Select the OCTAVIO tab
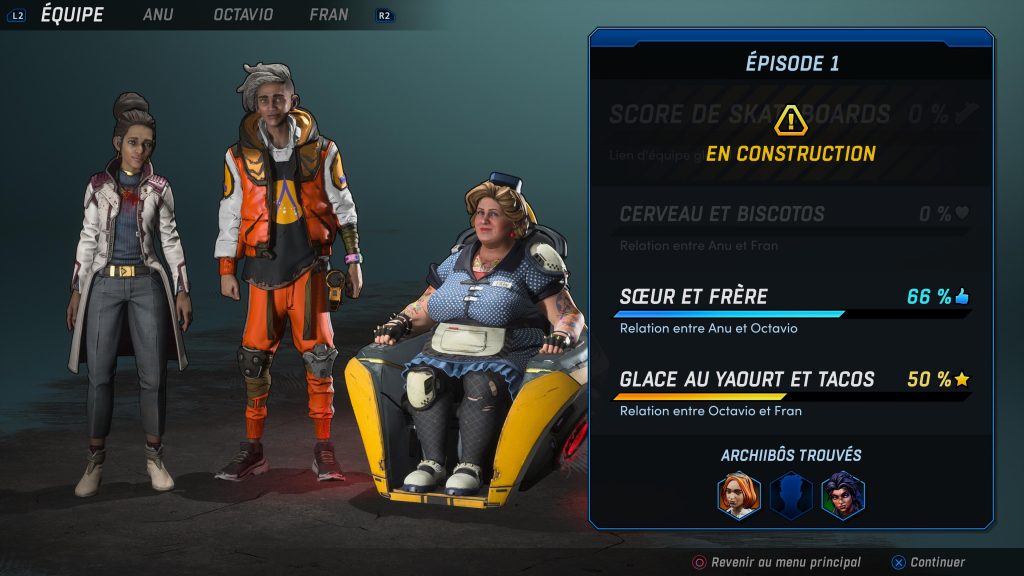 (243, 15)
